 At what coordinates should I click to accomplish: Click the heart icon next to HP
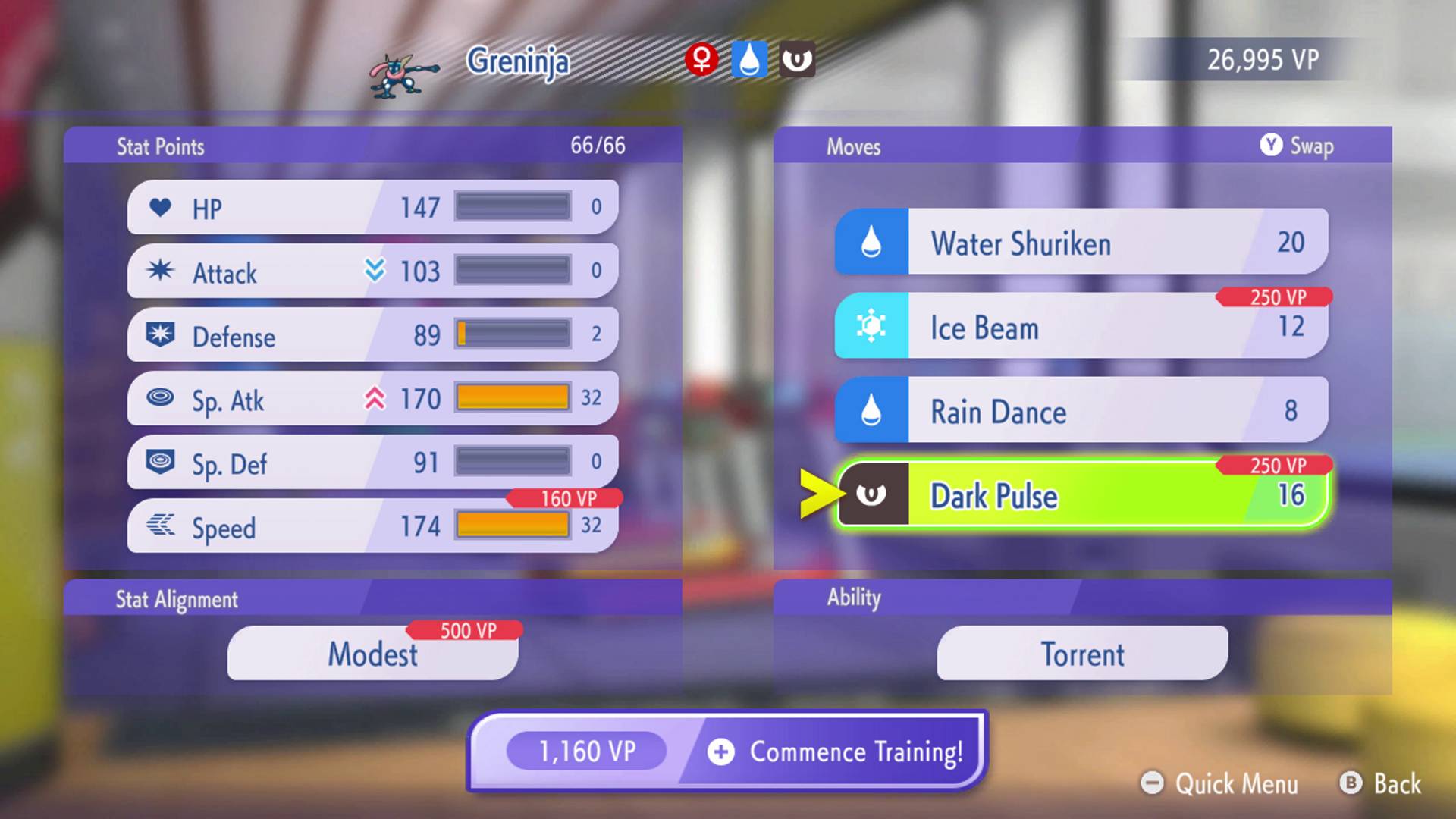161,207
